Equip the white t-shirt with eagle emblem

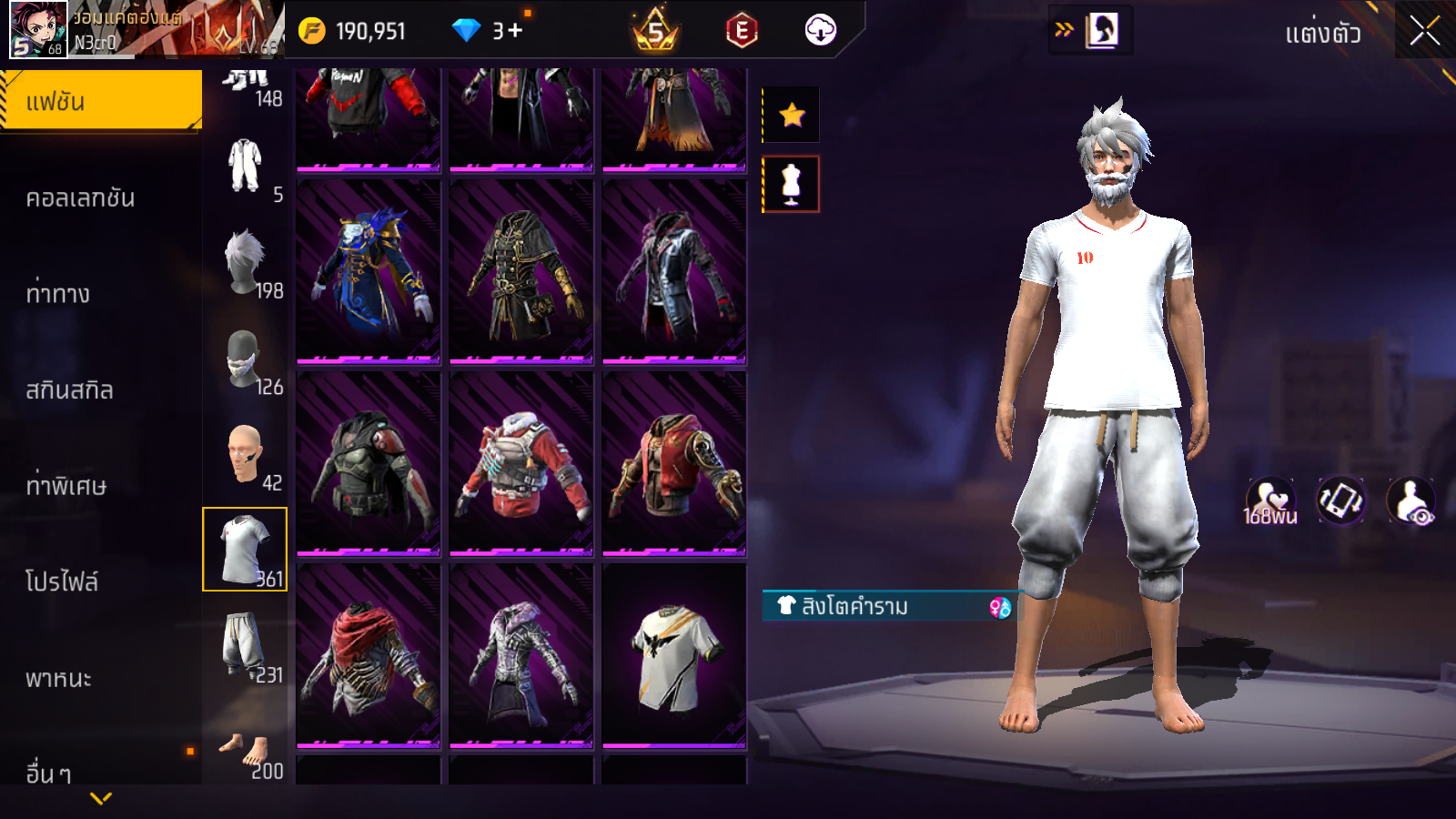(x=674, y=655)
